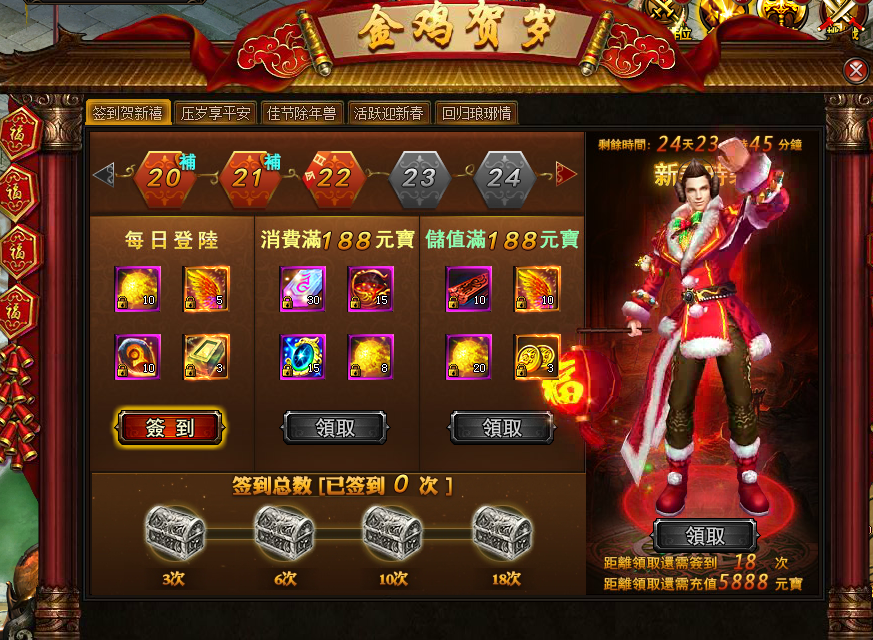
Task: Click the red 簽到 sign-in button
Action: [170, 428]
